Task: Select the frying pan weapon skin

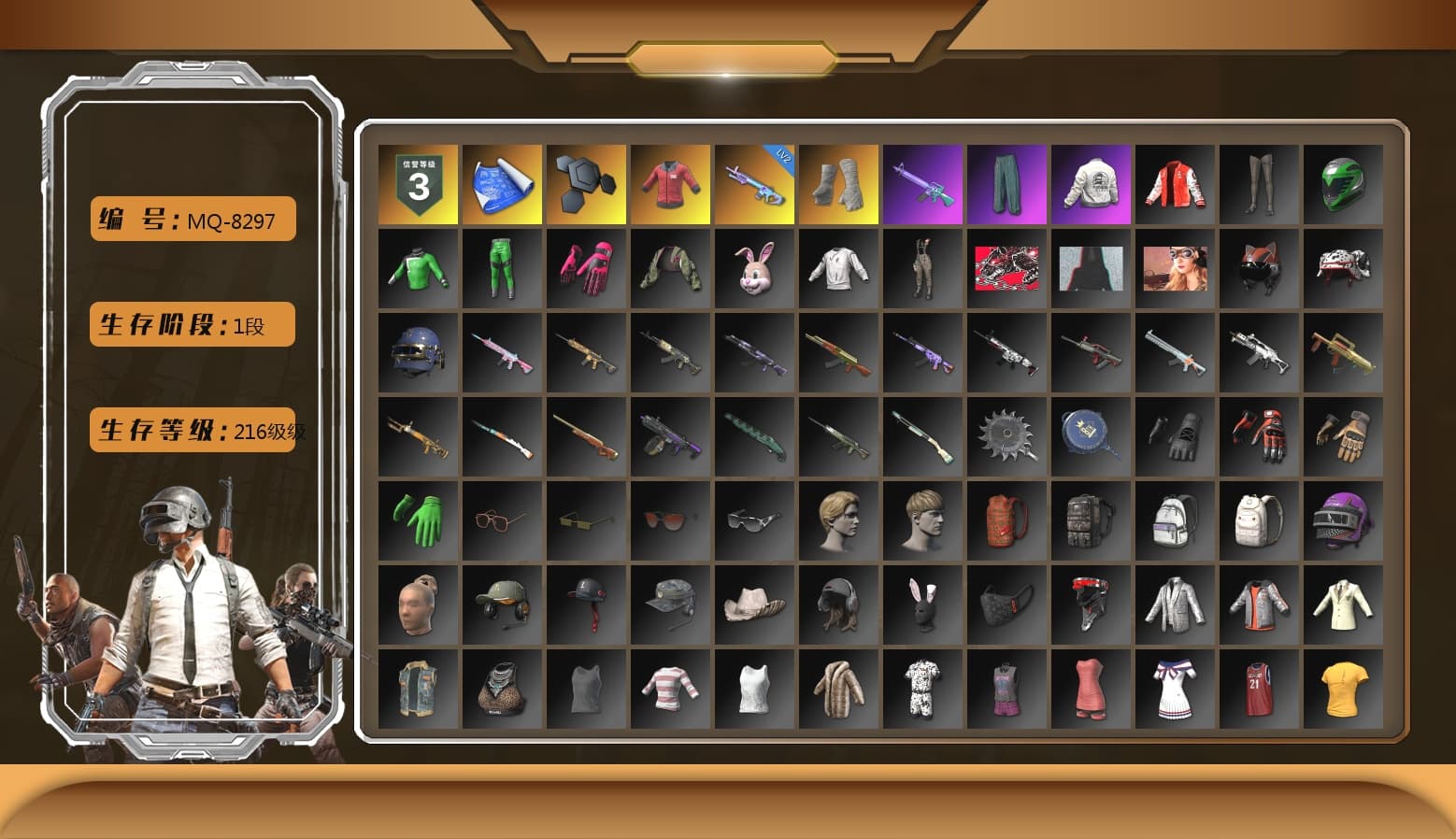Action: click(x=1091, y=436)
